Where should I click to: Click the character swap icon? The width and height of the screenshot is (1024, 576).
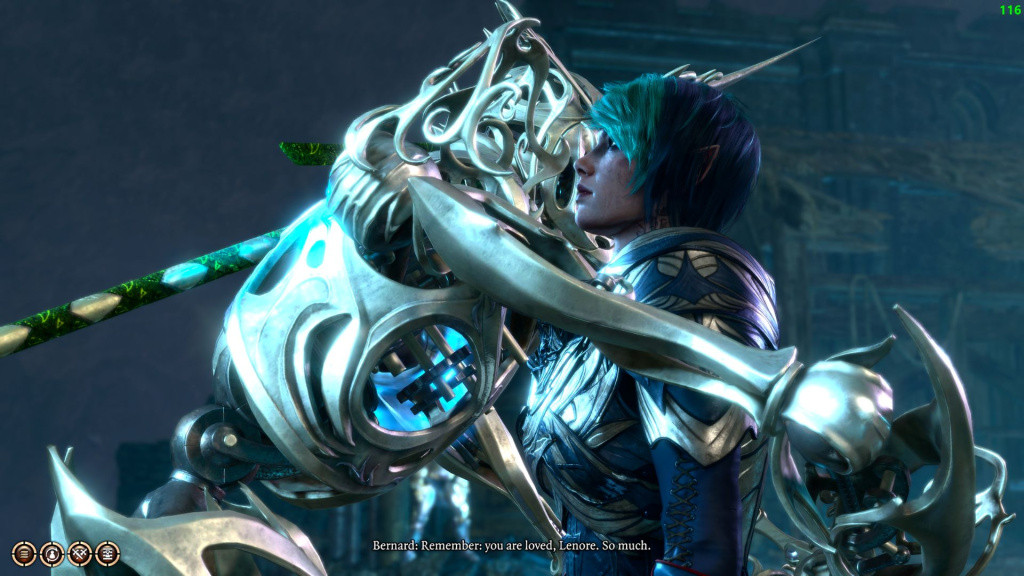(52, 553)
